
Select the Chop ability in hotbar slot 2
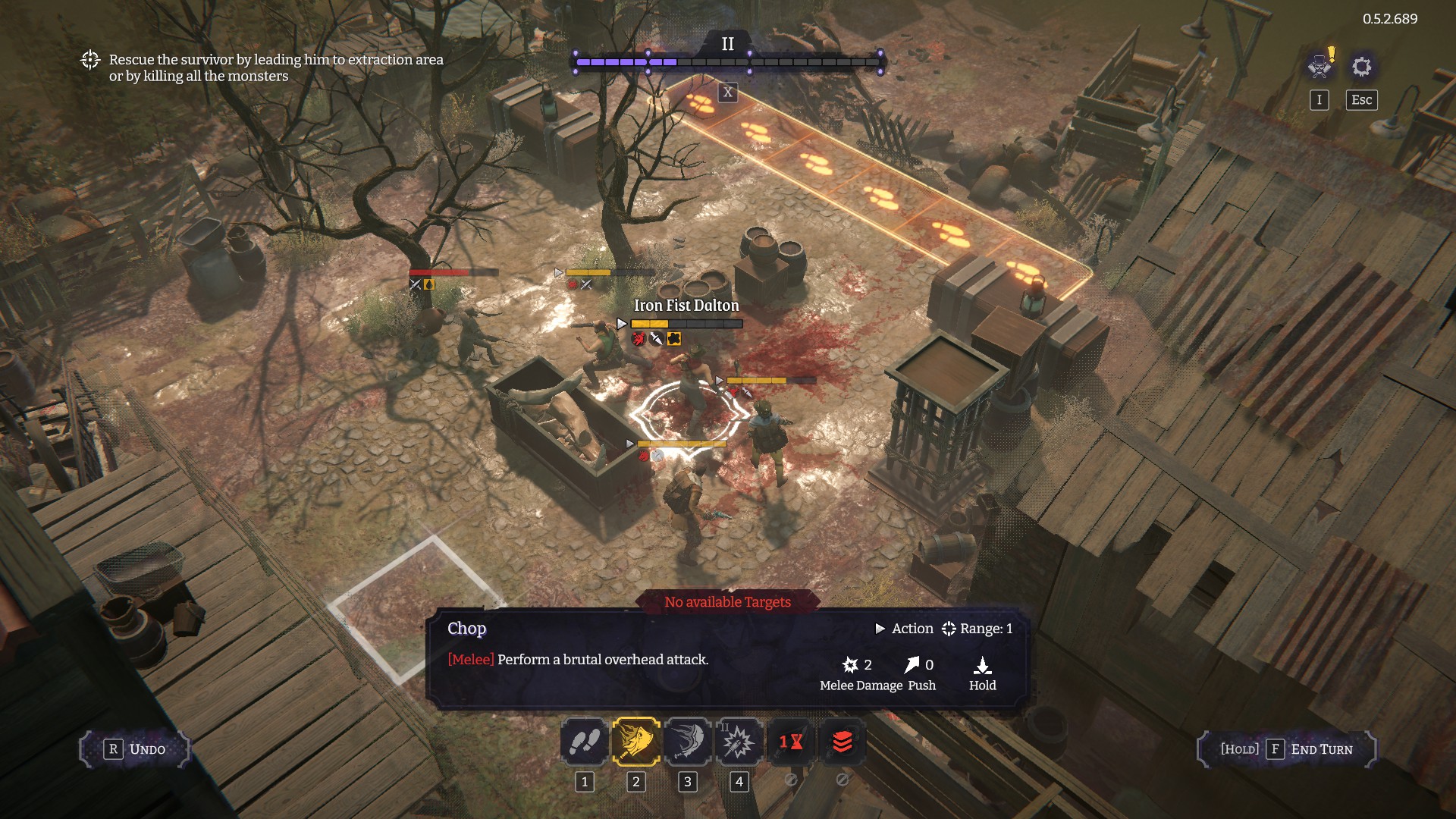coord(635,743)
